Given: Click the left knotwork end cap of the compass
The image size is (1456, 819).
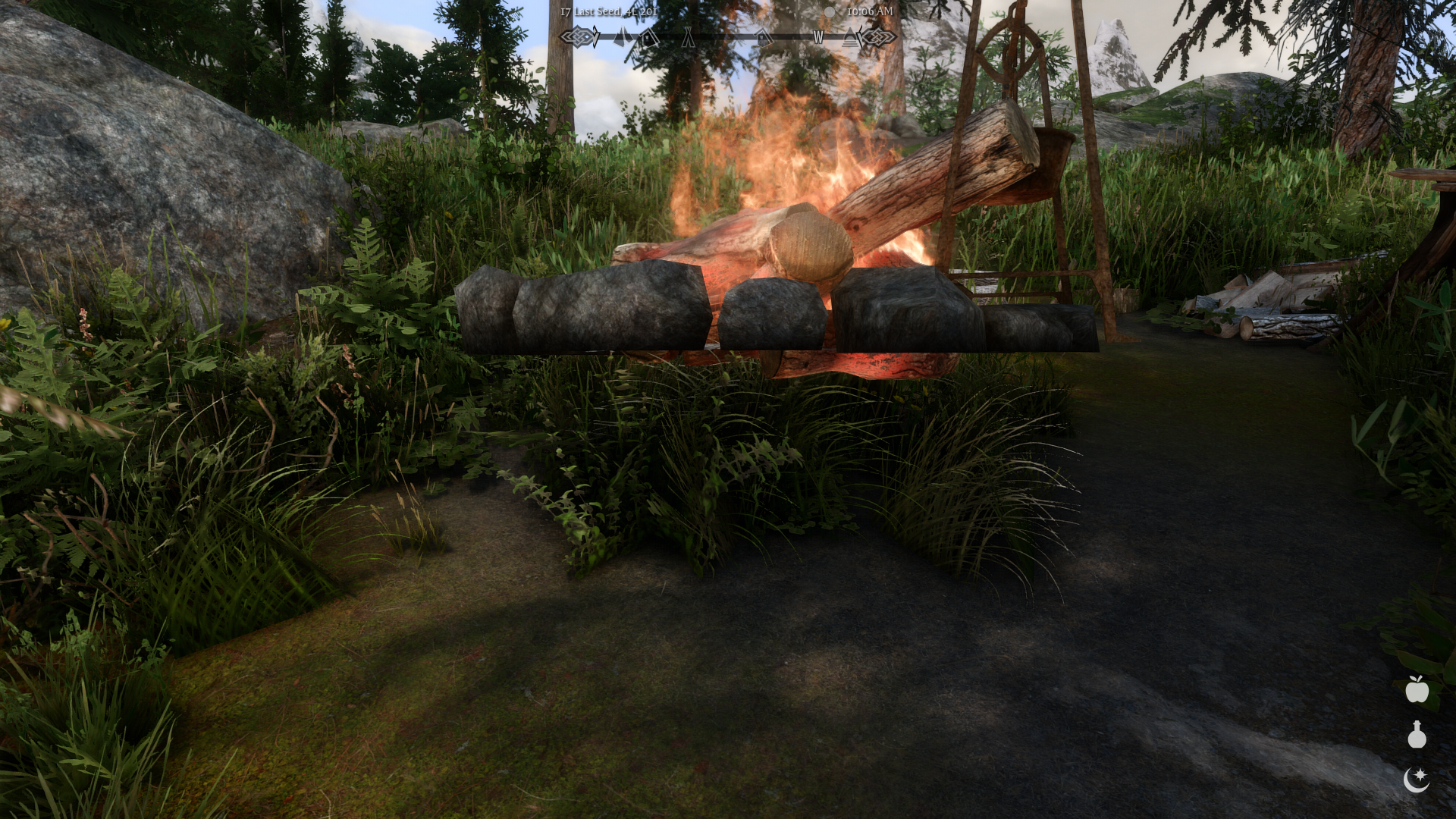Looking at the screenshot, I should [x=579, y=35].
